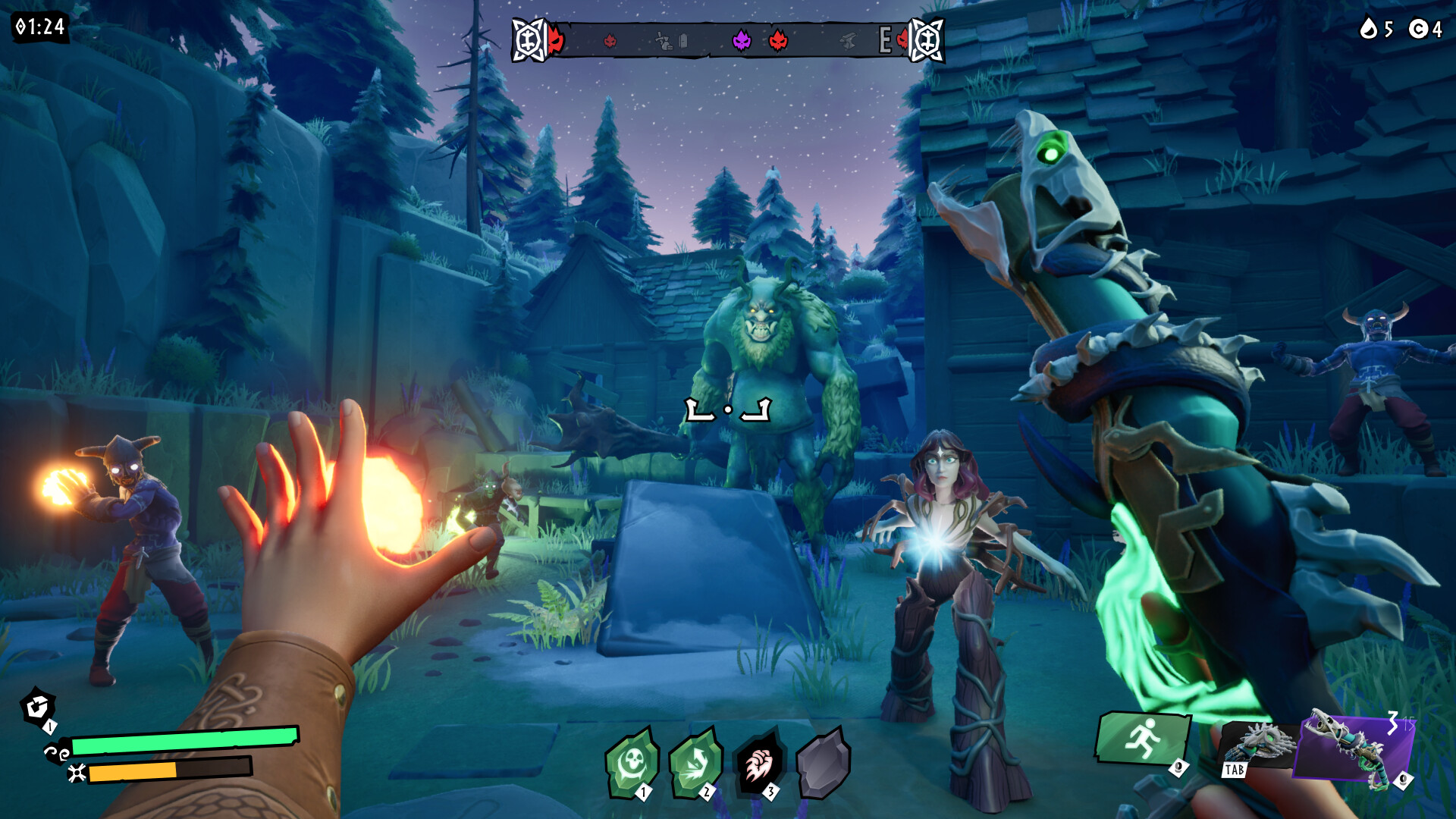Use the green arrow dash ability
This screenshot has height=819, width=1456.
click(x=695, y=763)
